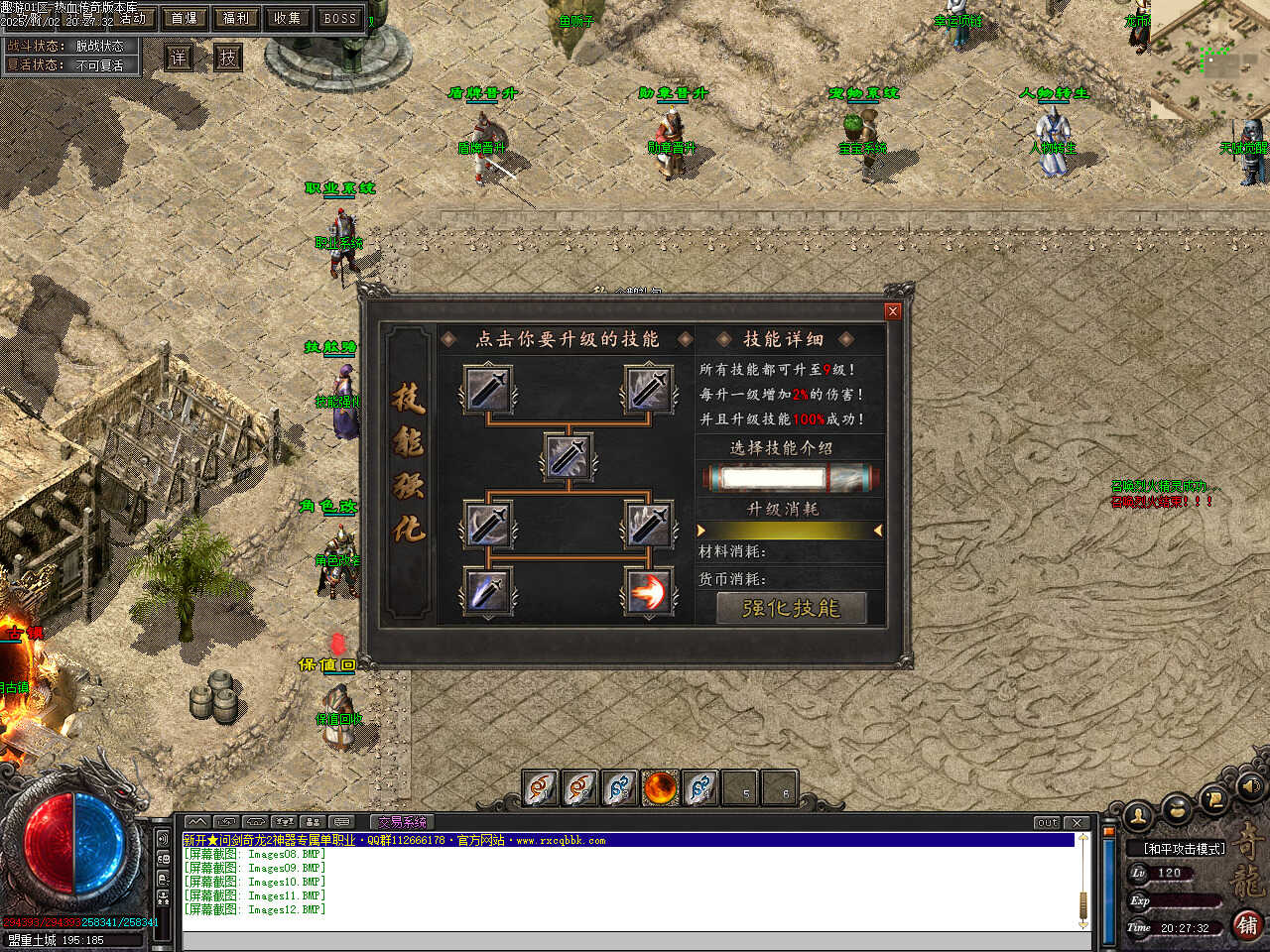Open the 福利 welfare menu
The image size is (1270, 952).
[236, 18]
